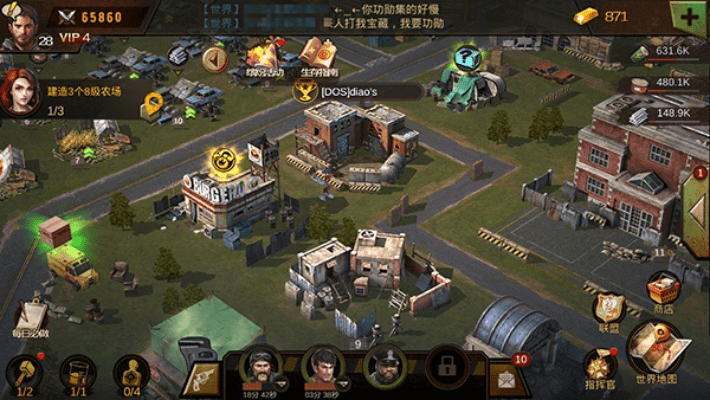Screen dimensions: 710x400
Task: Select the goggled bearded hero portrait
Action: 262,369
